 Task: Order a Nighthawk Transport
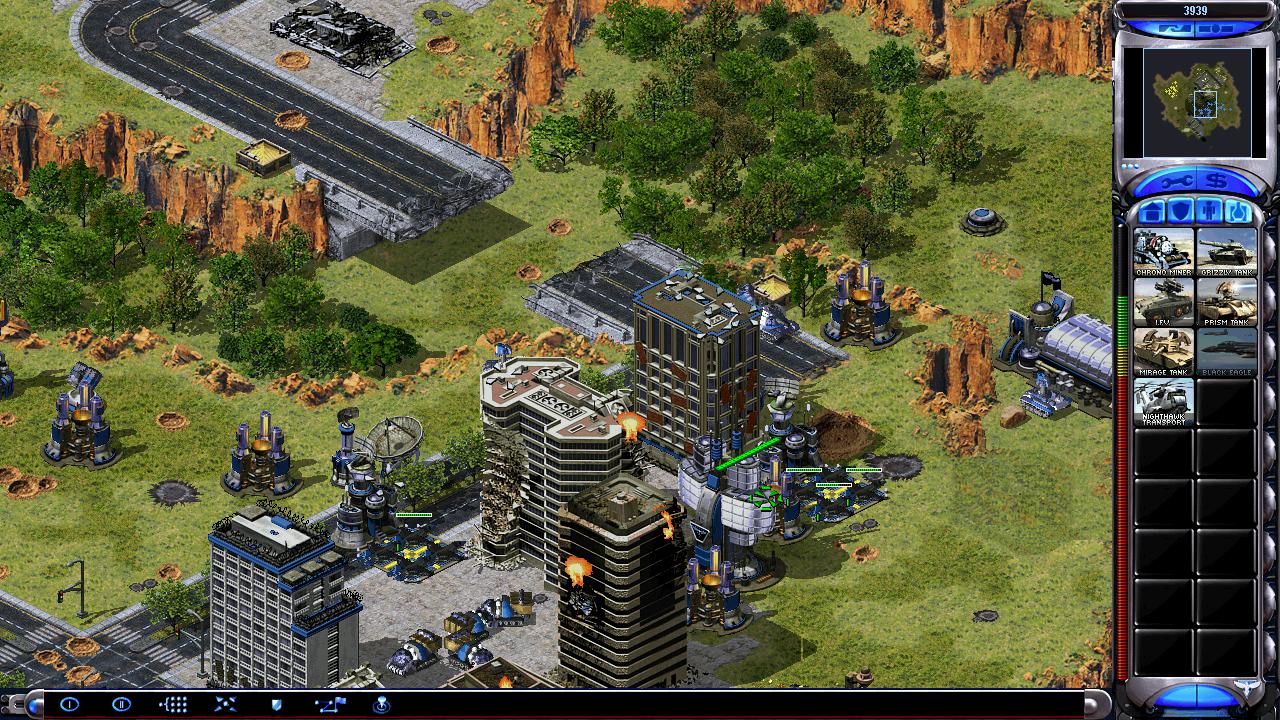click(x=1163, y=402)
